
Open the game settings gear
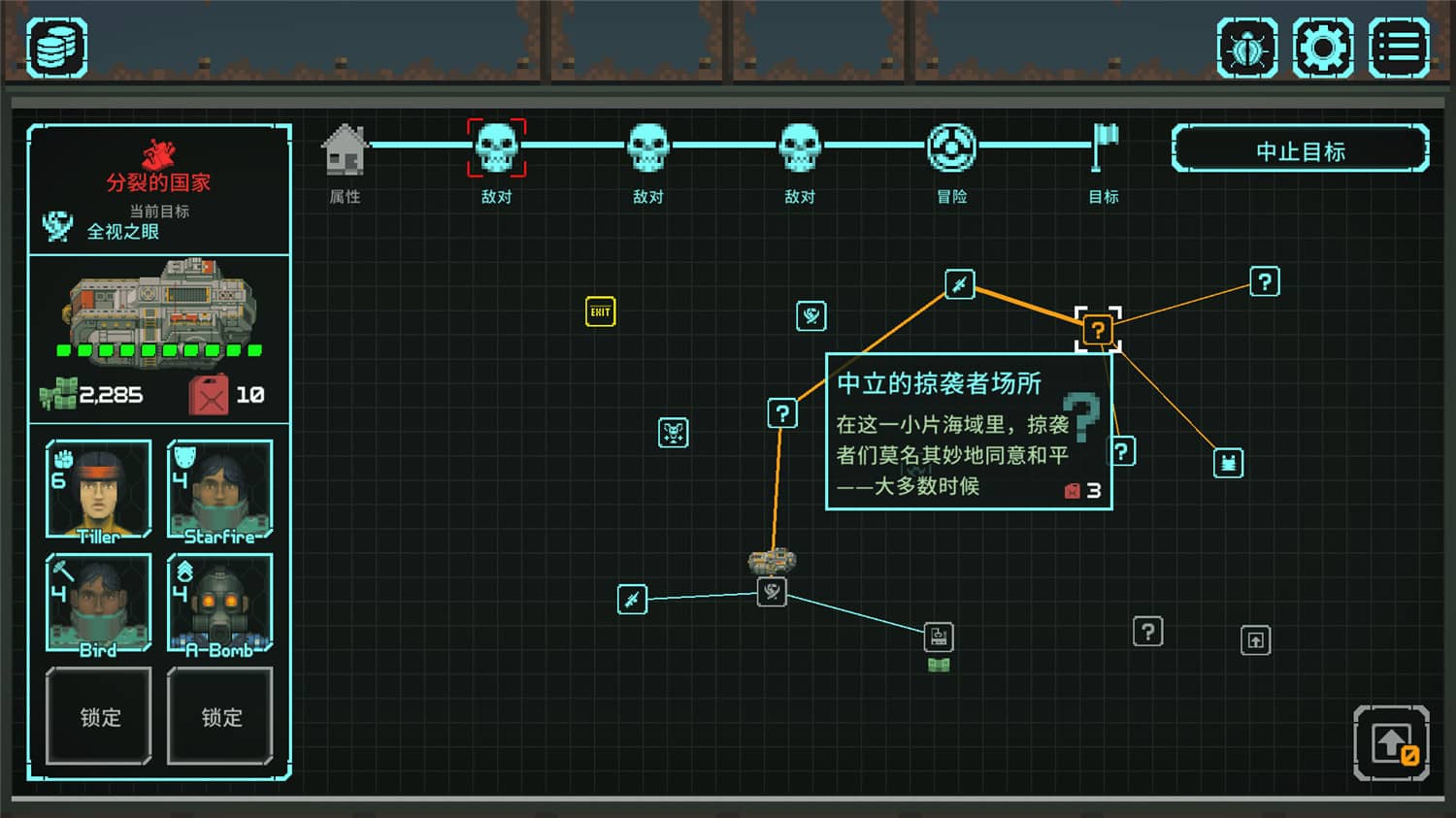(x=1322, y=45)
